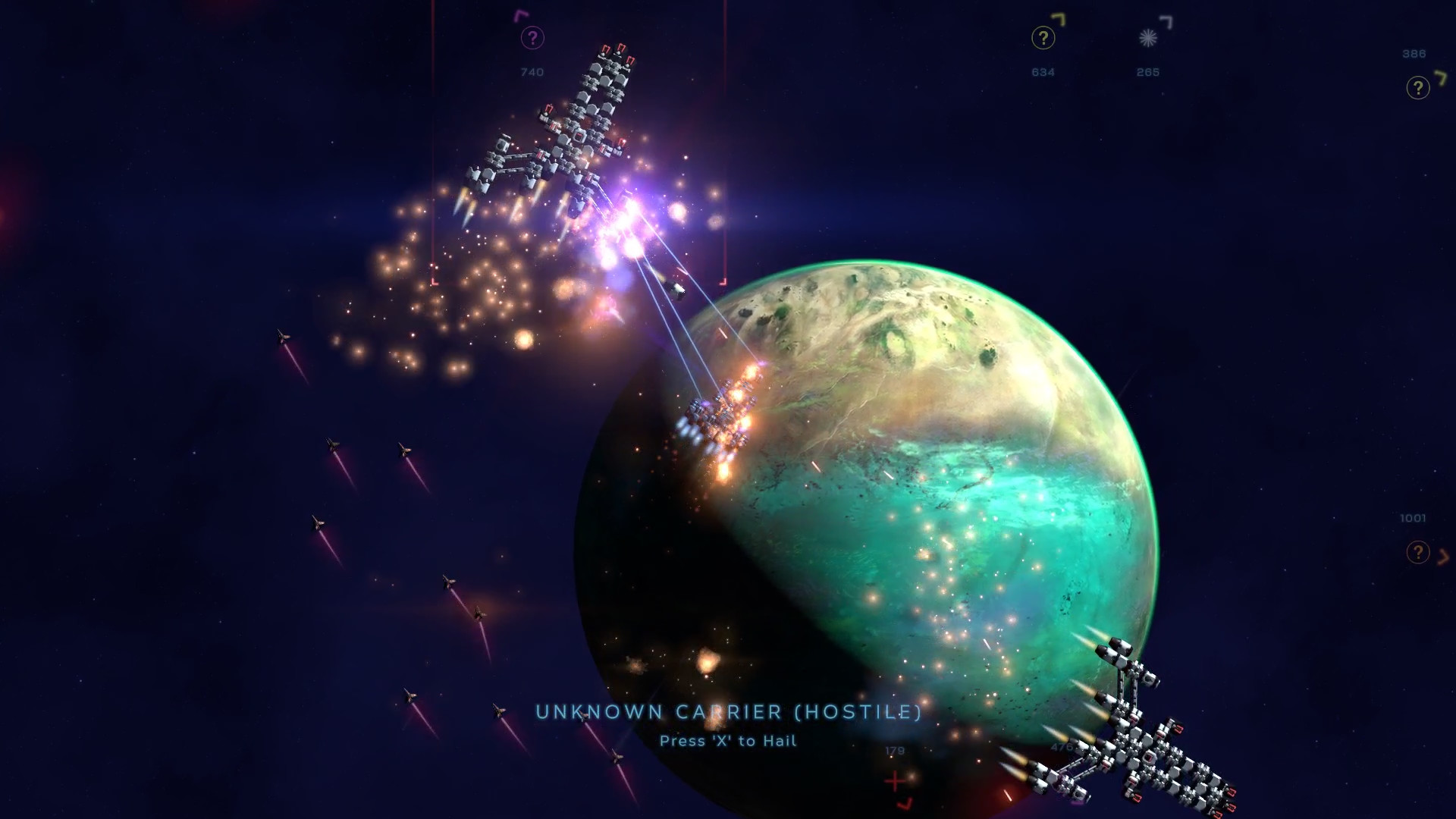Select the unidentified contact marked "634"
The width and height of the screenshot is (1456, 819).
pyautogui.click(x=1043, y=36)
